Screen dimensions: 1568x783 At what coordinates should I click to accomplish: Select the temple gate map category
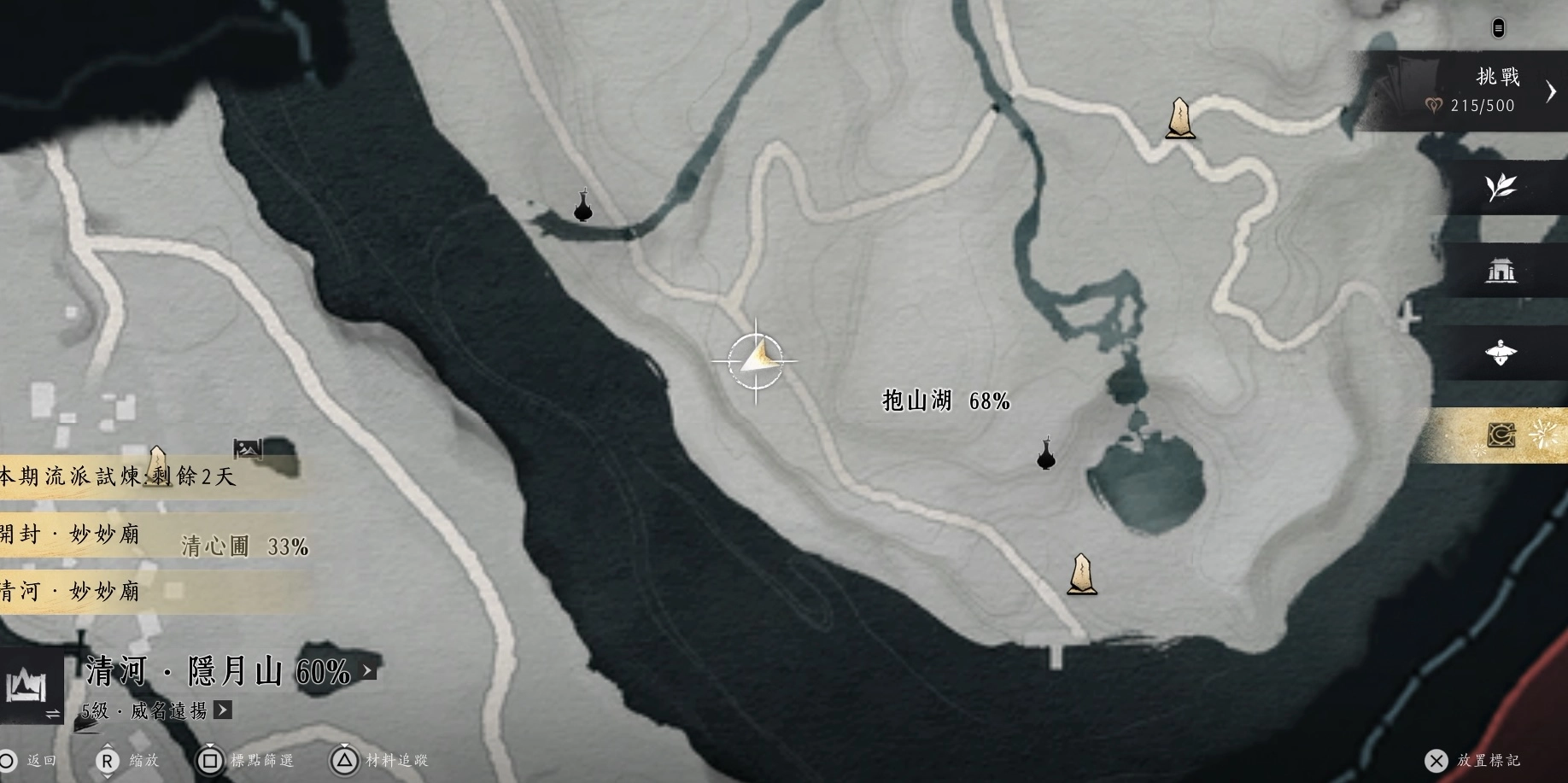click(x=1501, y=271)
